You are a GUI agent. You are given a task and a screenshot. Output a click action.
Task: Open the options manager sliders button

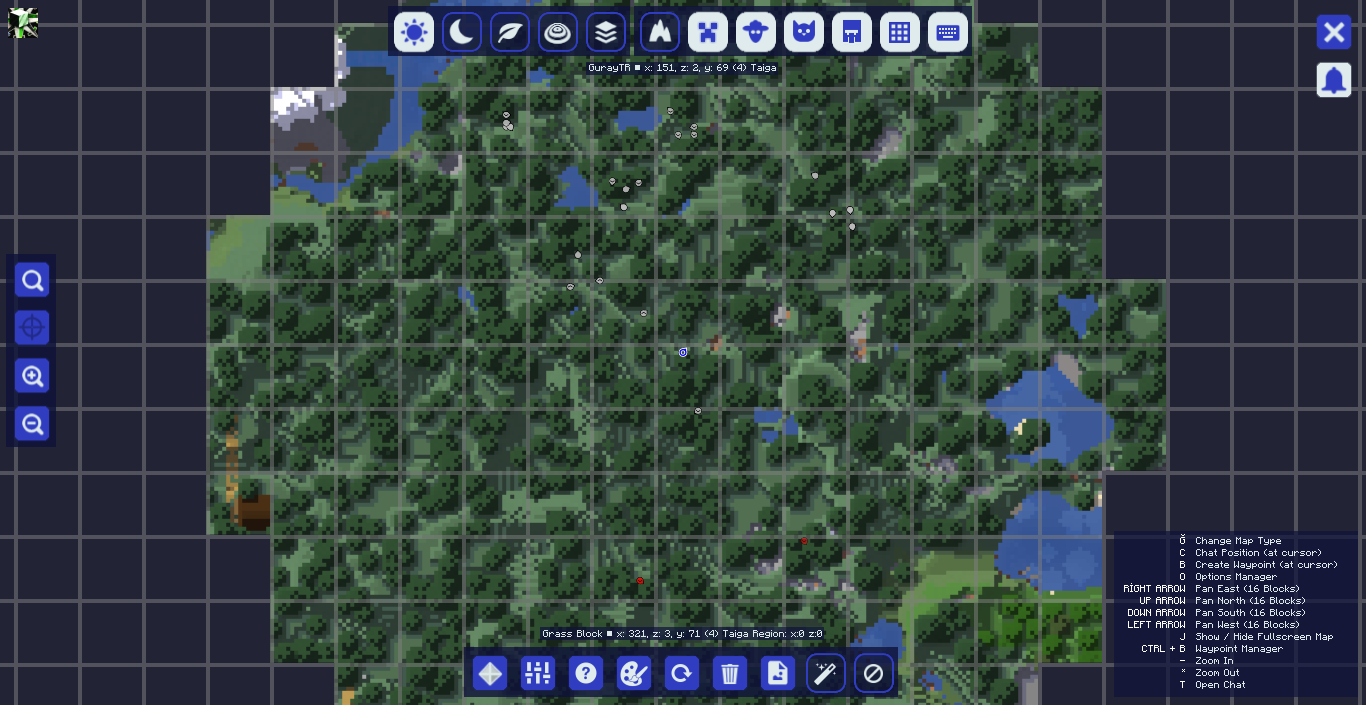[x=538, y=673]
